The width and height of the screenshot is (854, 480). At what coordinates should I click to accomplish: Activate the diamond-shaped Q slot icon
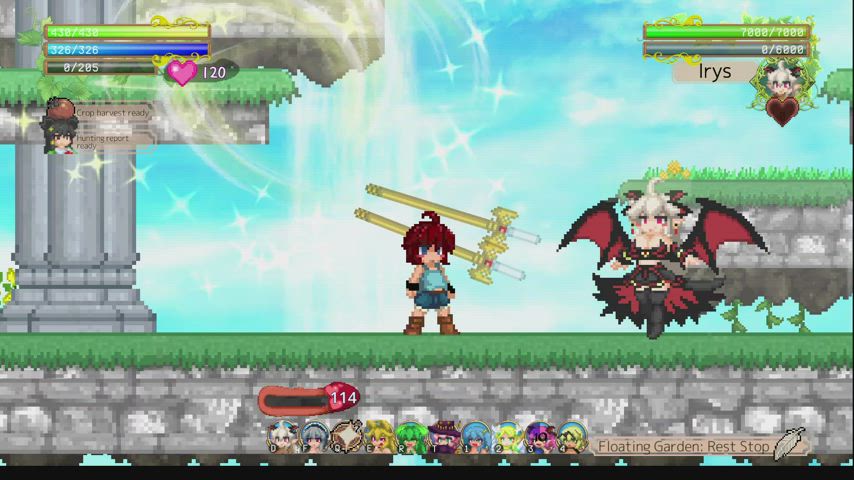(x=347, y=437)
